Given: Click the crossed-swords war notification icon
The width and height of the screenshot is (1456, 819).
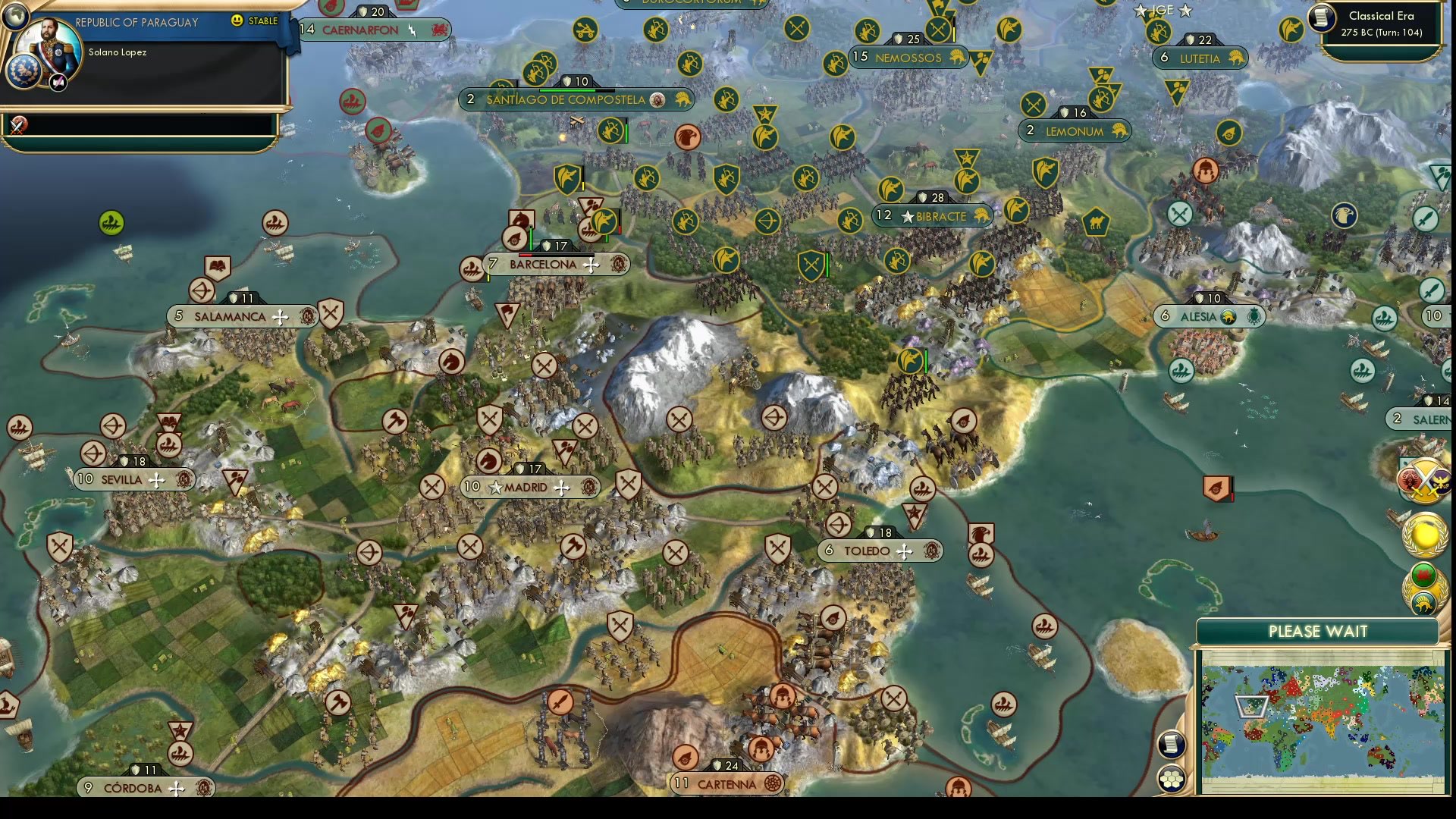Looking at the screenshot, I should [x=19, y=125].
